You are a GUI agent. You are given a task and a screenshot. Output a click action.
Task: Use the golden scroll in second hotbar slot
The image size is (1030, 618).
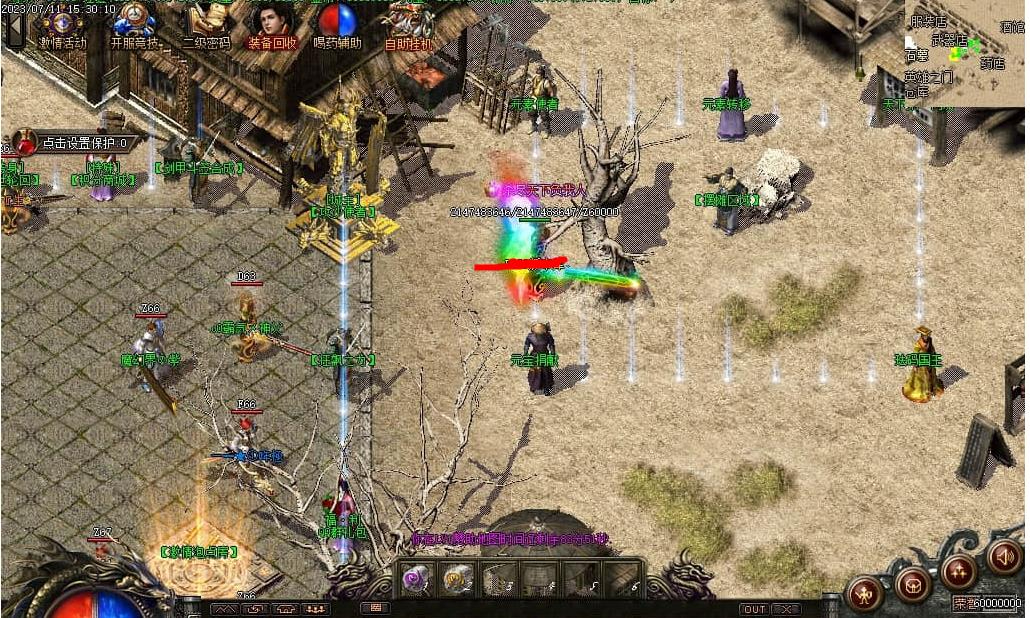click(459, 578)
